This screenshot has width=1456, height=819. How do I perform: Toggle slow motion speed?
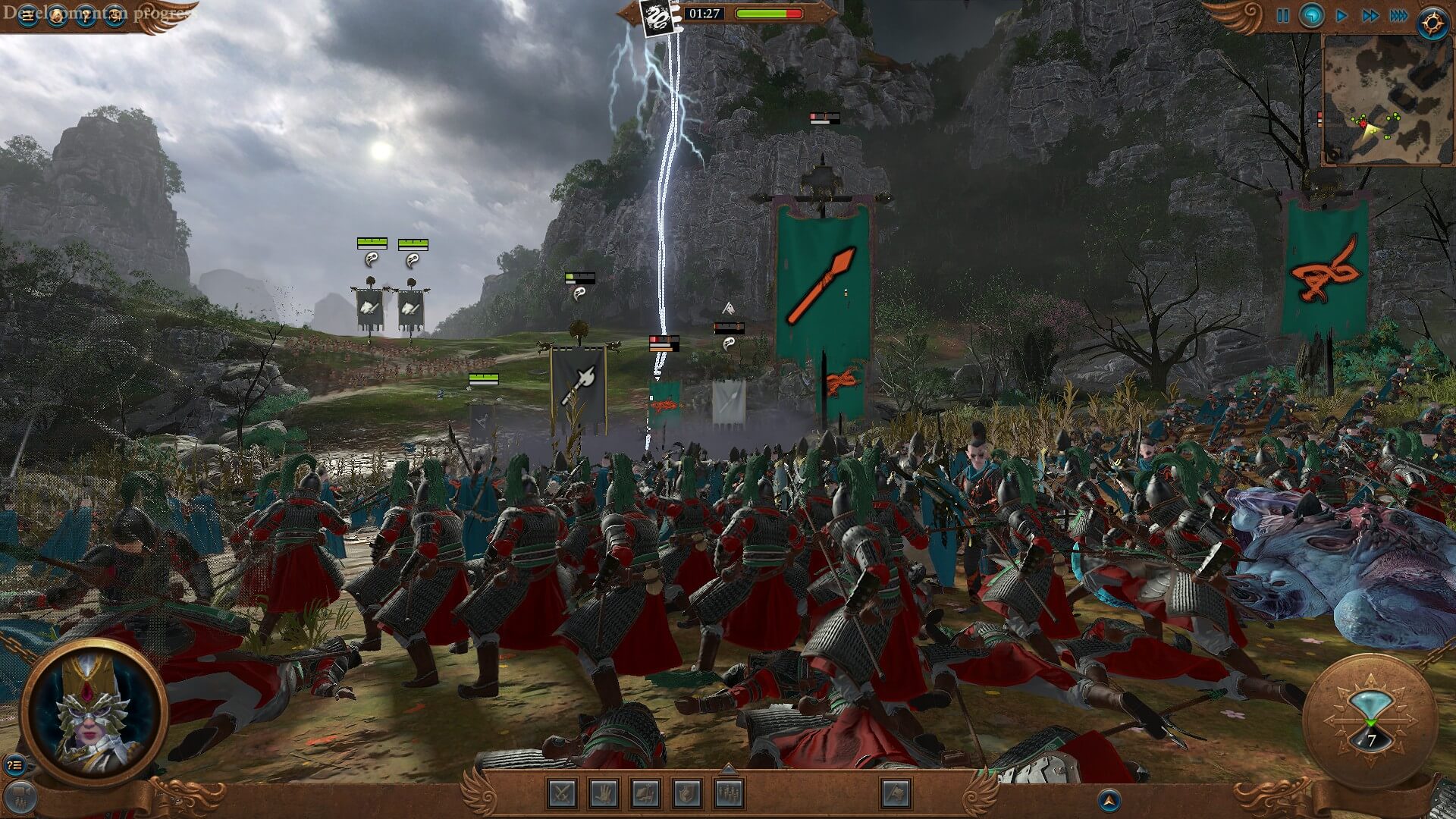point(1312,16)
